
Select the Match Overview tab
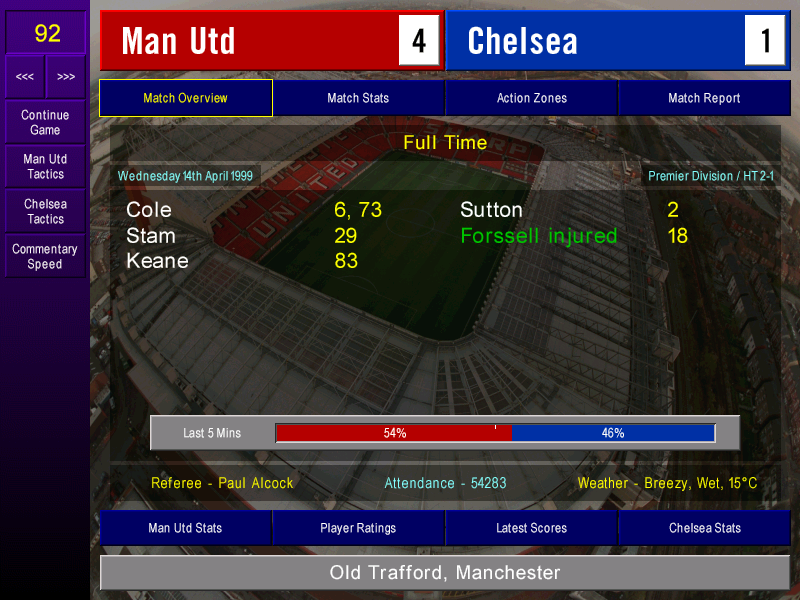tap(185, 98)
